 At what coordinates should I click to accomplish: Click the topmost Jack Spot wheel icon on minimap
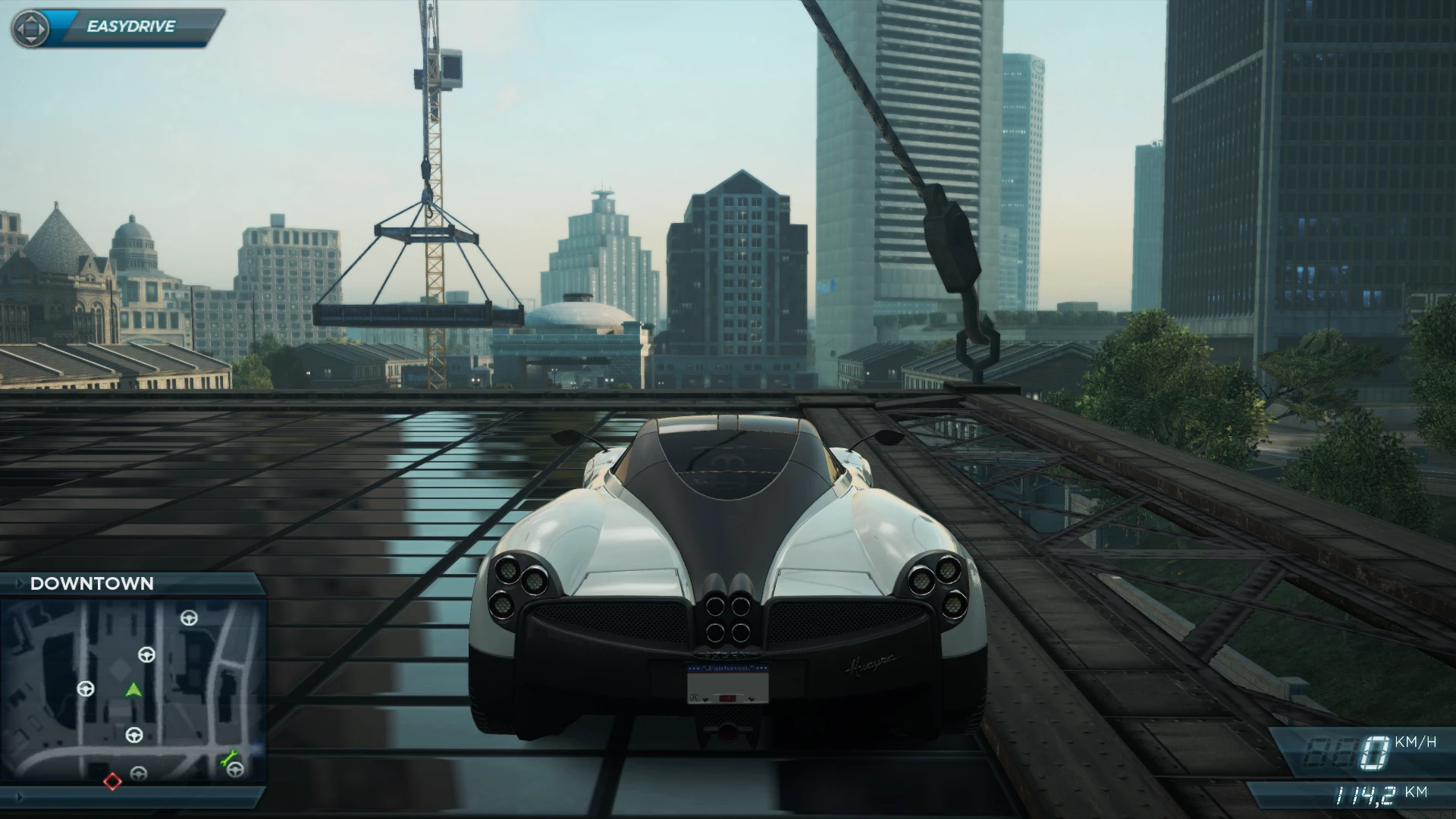tap(190, 618)
